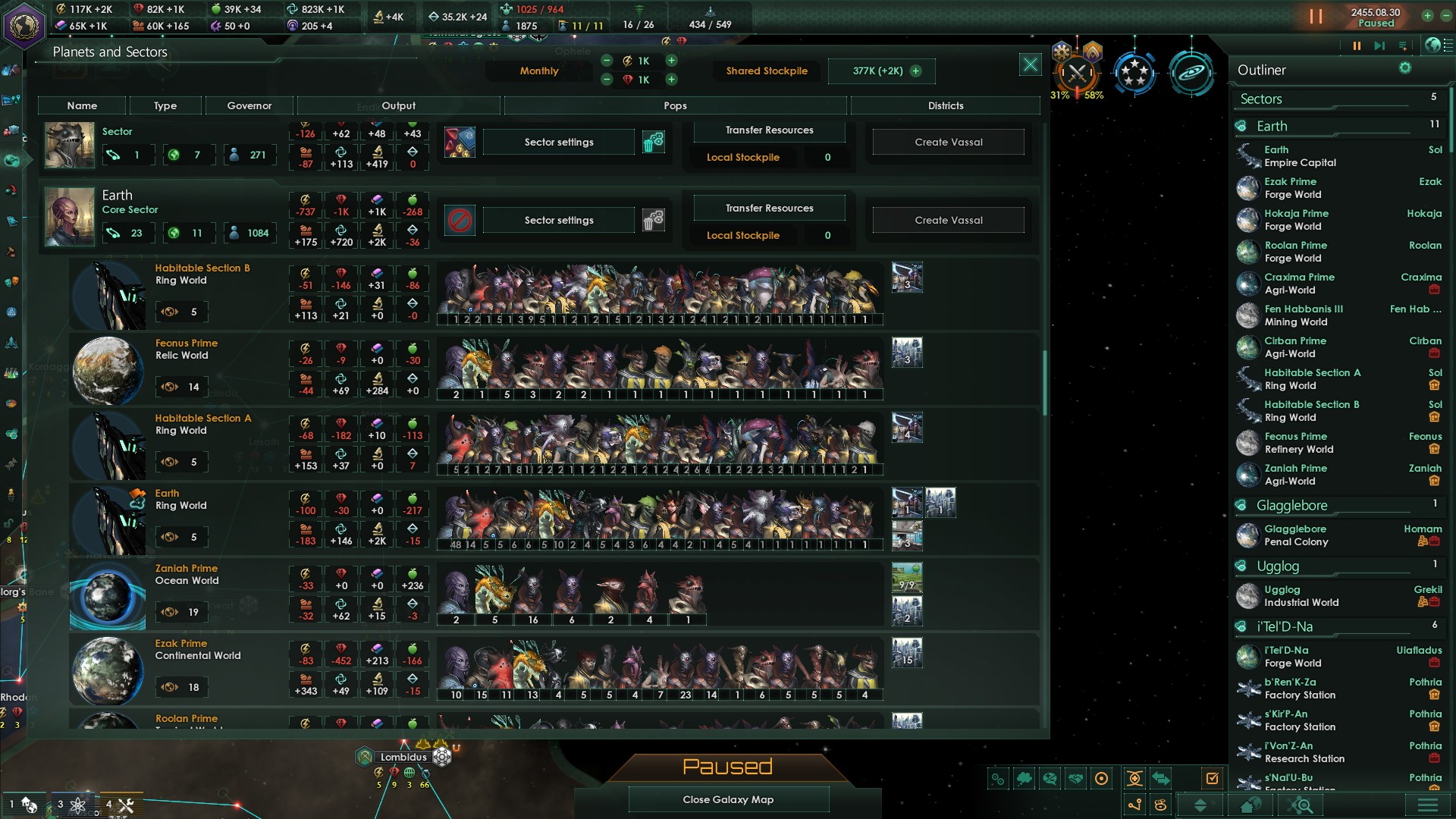
Task: Sort planets by the Name column
Action: click(82, 106)
